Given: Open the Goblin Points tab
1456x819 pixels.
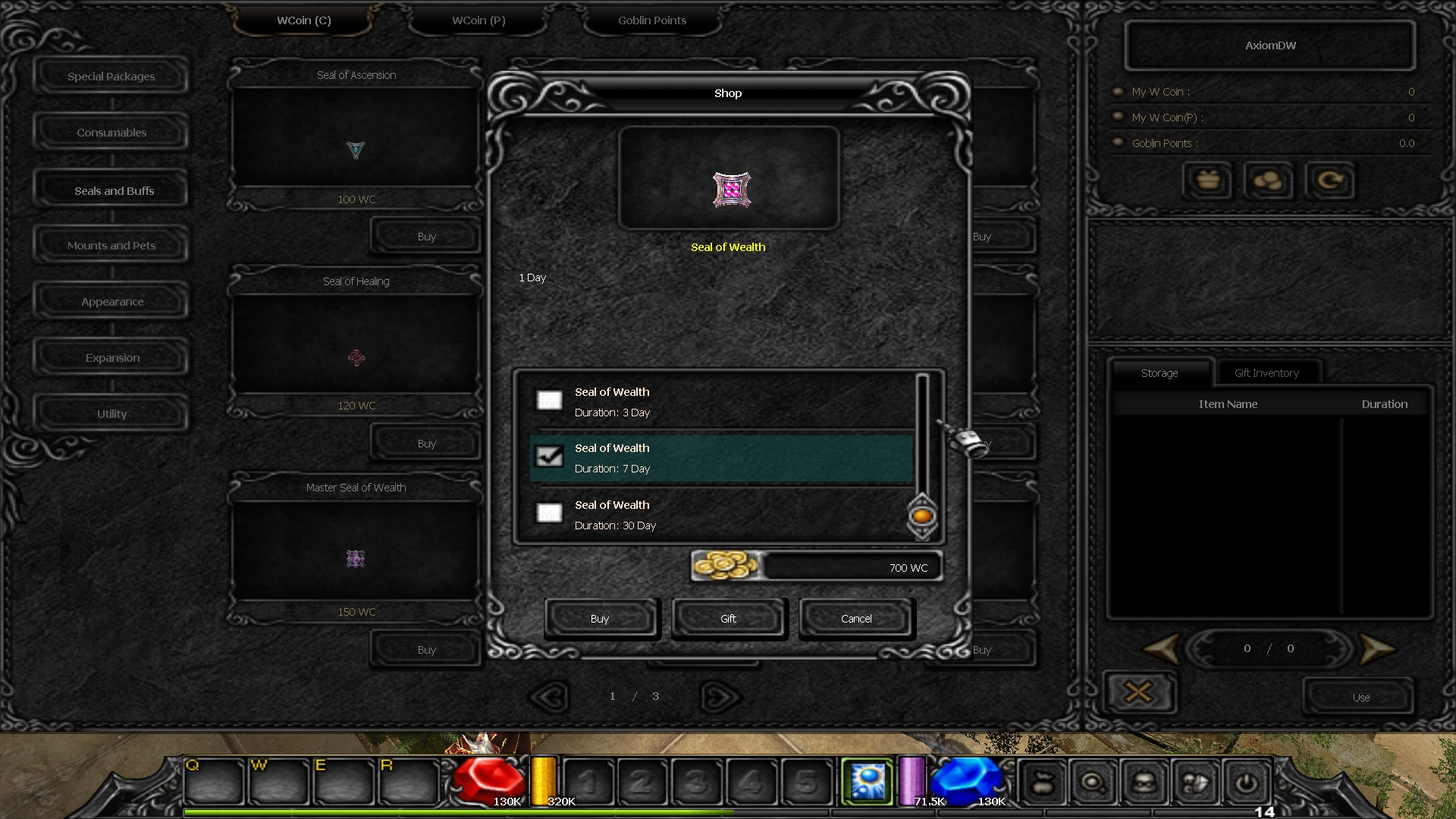Looking at the screenshot, I should click(x=651, y=20).
